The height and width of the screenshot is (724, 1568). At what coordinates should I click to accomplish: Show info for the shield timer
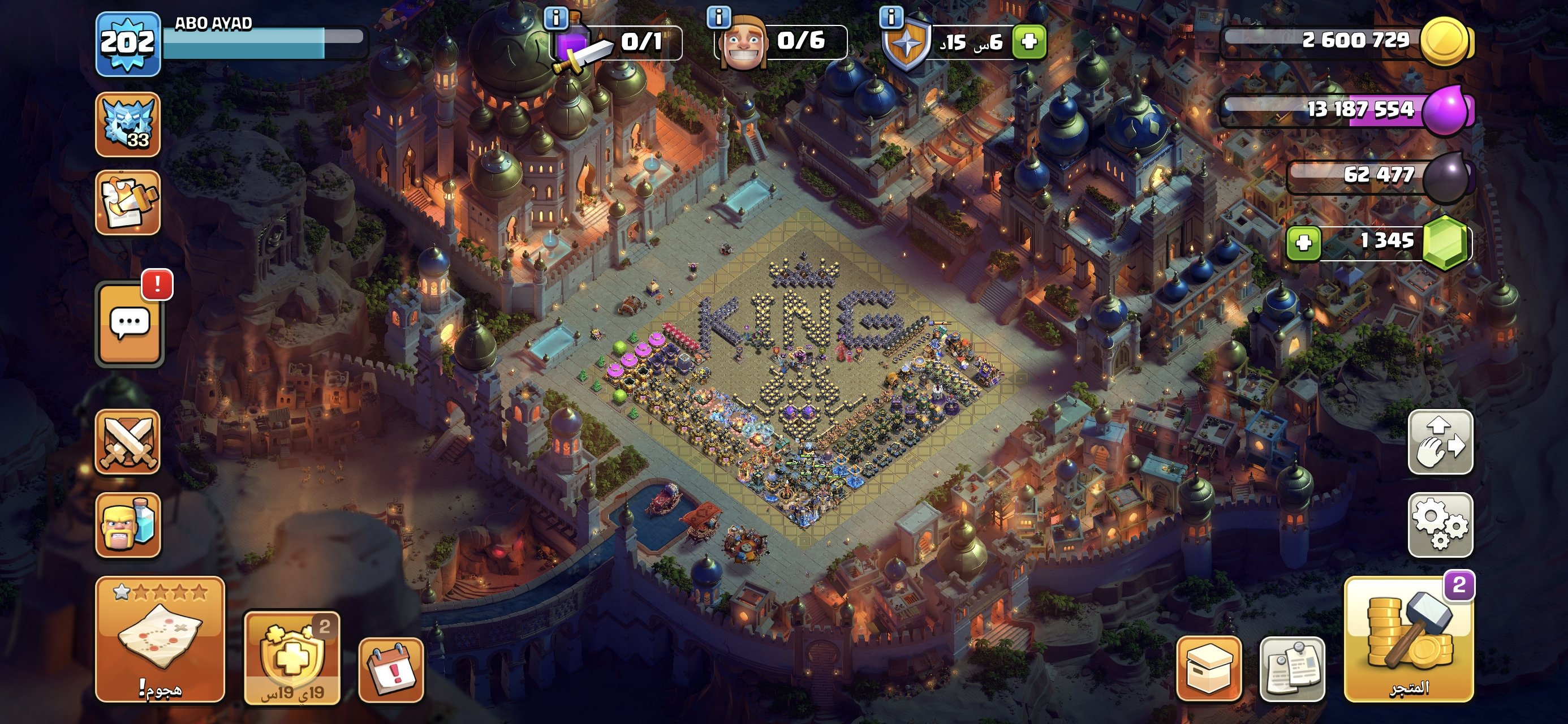point(891,17)
